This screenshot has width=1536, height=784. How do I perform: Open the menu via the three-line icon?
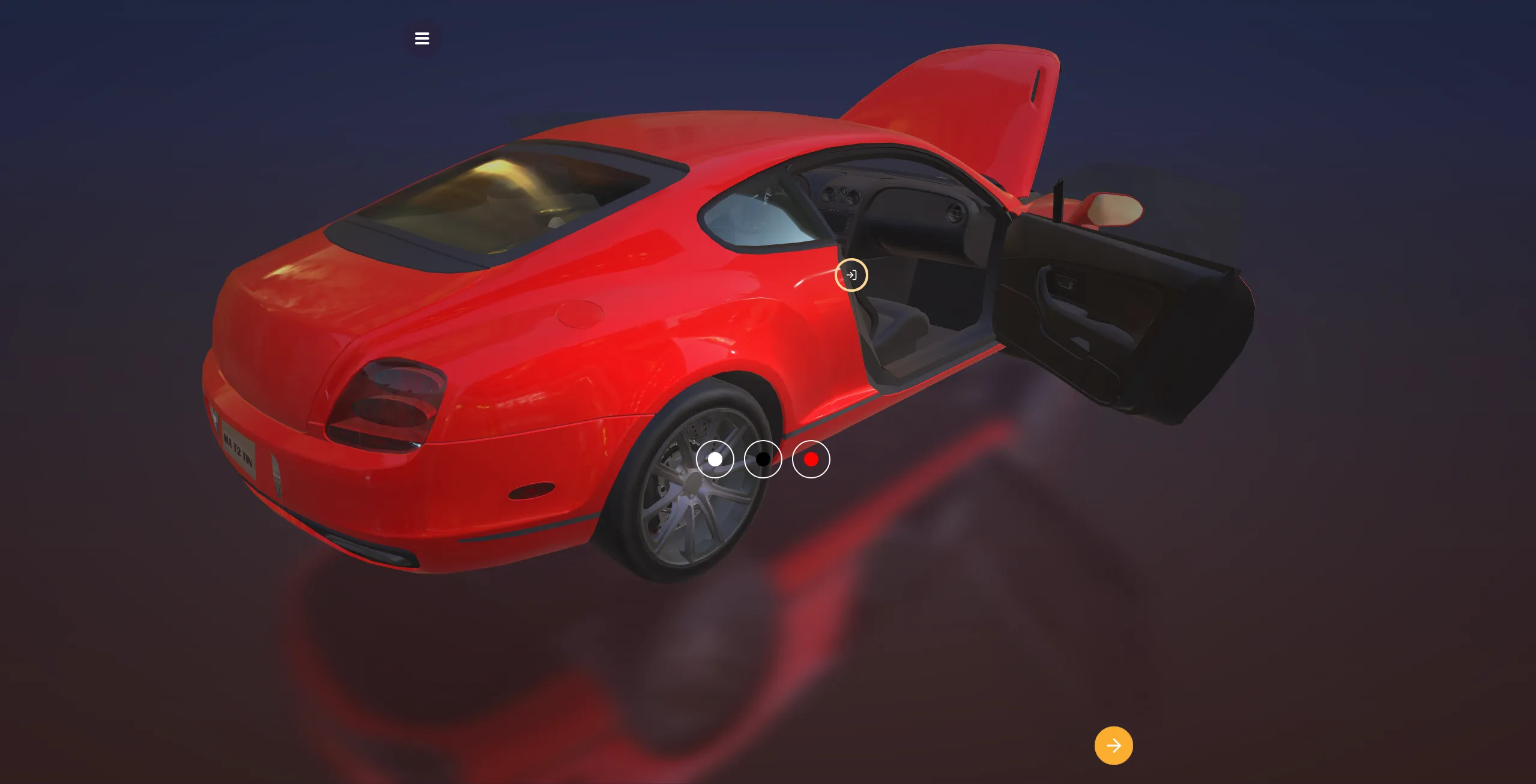click(423, 38)
